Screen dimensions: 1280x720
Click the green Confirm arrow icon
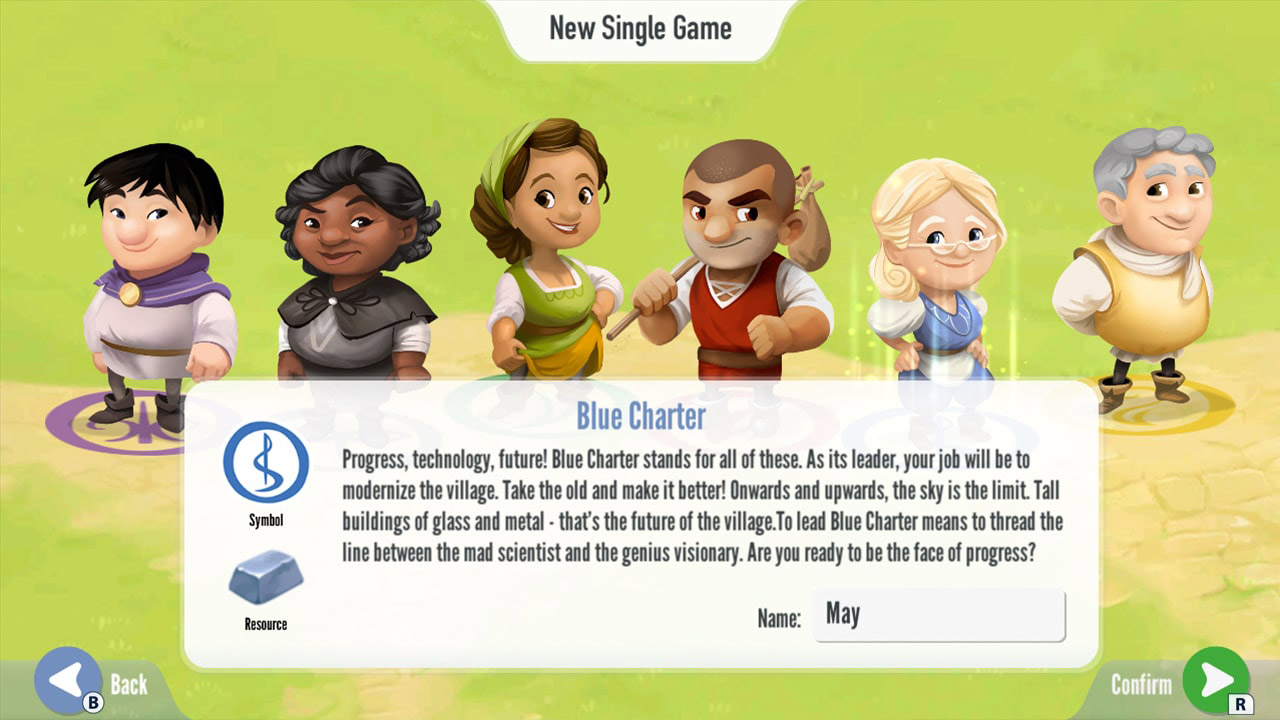point(1216,682)
